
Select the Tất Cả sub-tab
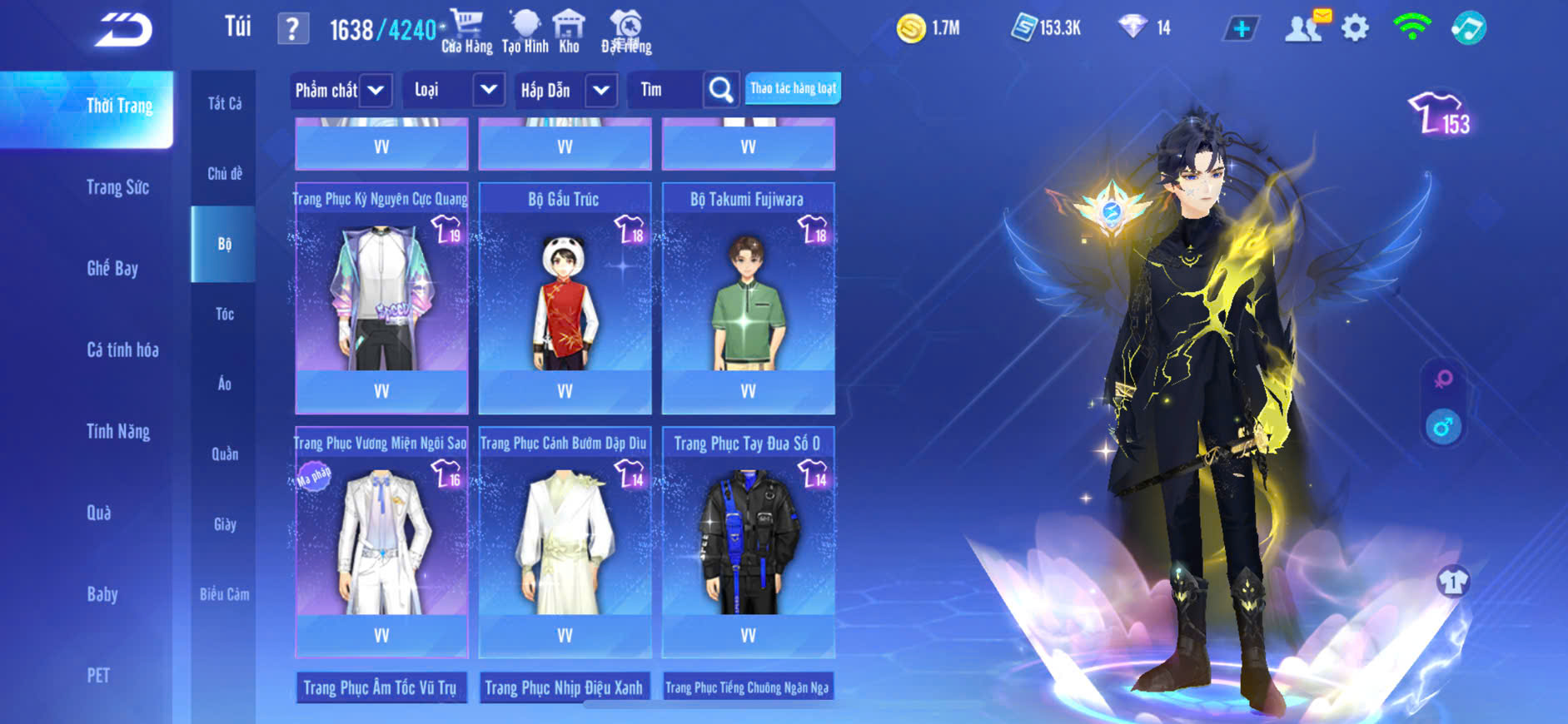point(224,103)
